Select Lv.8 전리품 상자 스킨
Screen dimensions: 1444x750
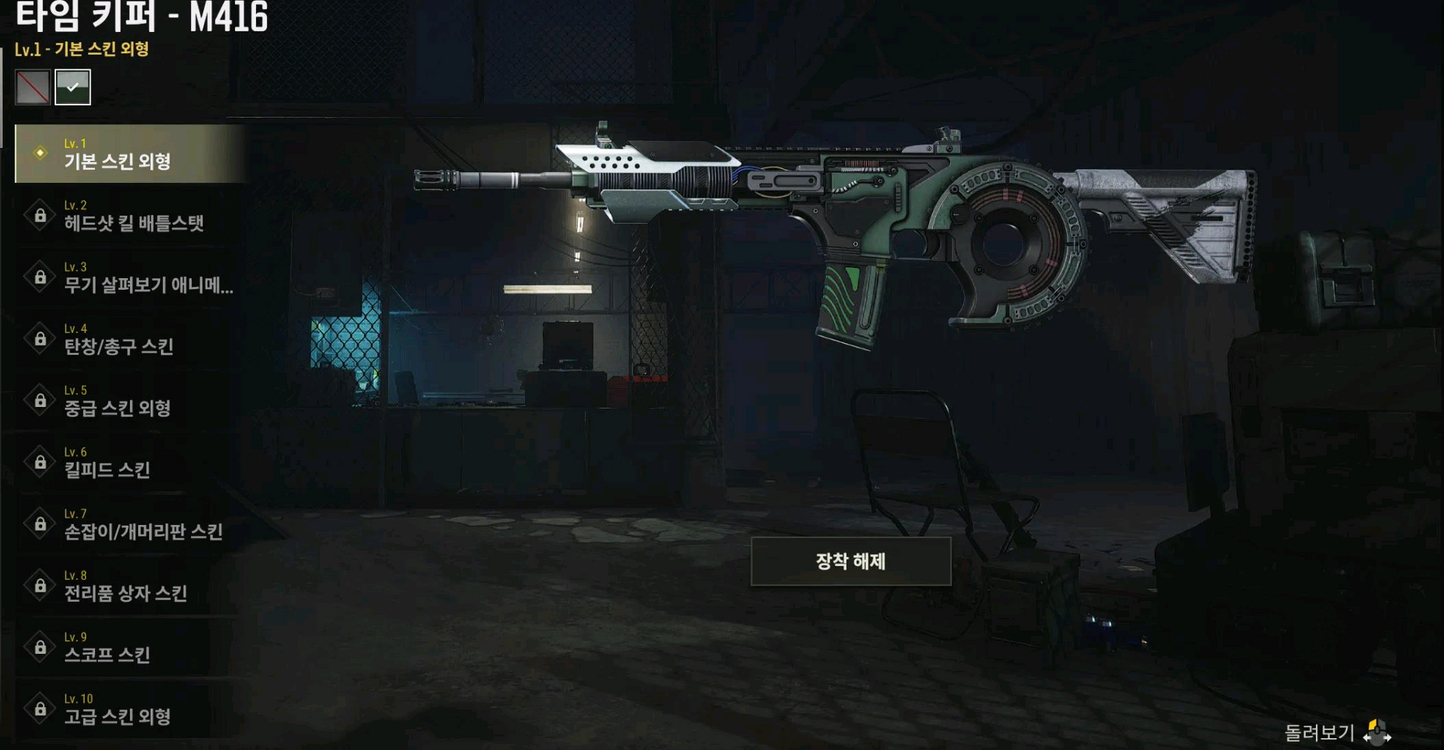coord(130,586)
